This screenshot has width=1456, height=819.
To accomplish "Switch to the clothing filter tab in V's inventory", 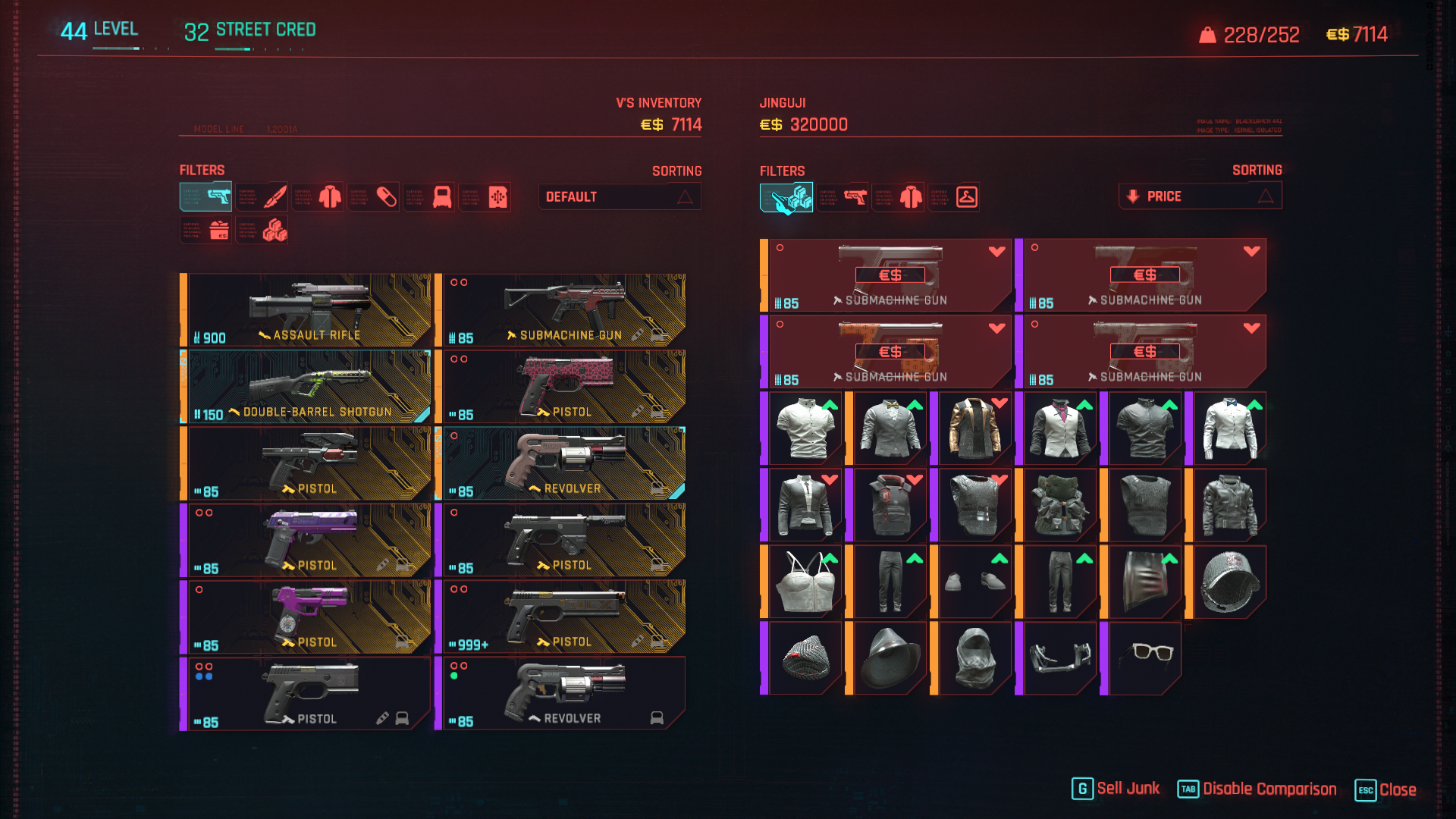I will point(318,197).
